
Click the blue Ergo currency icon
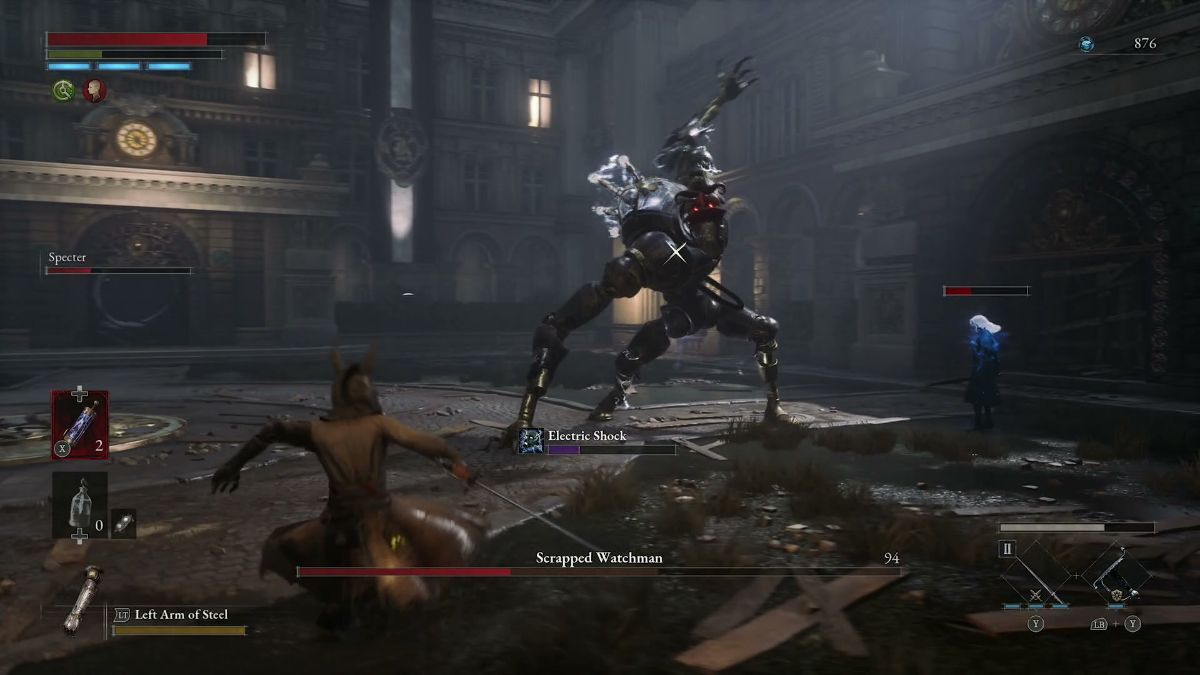(1086, 44)
